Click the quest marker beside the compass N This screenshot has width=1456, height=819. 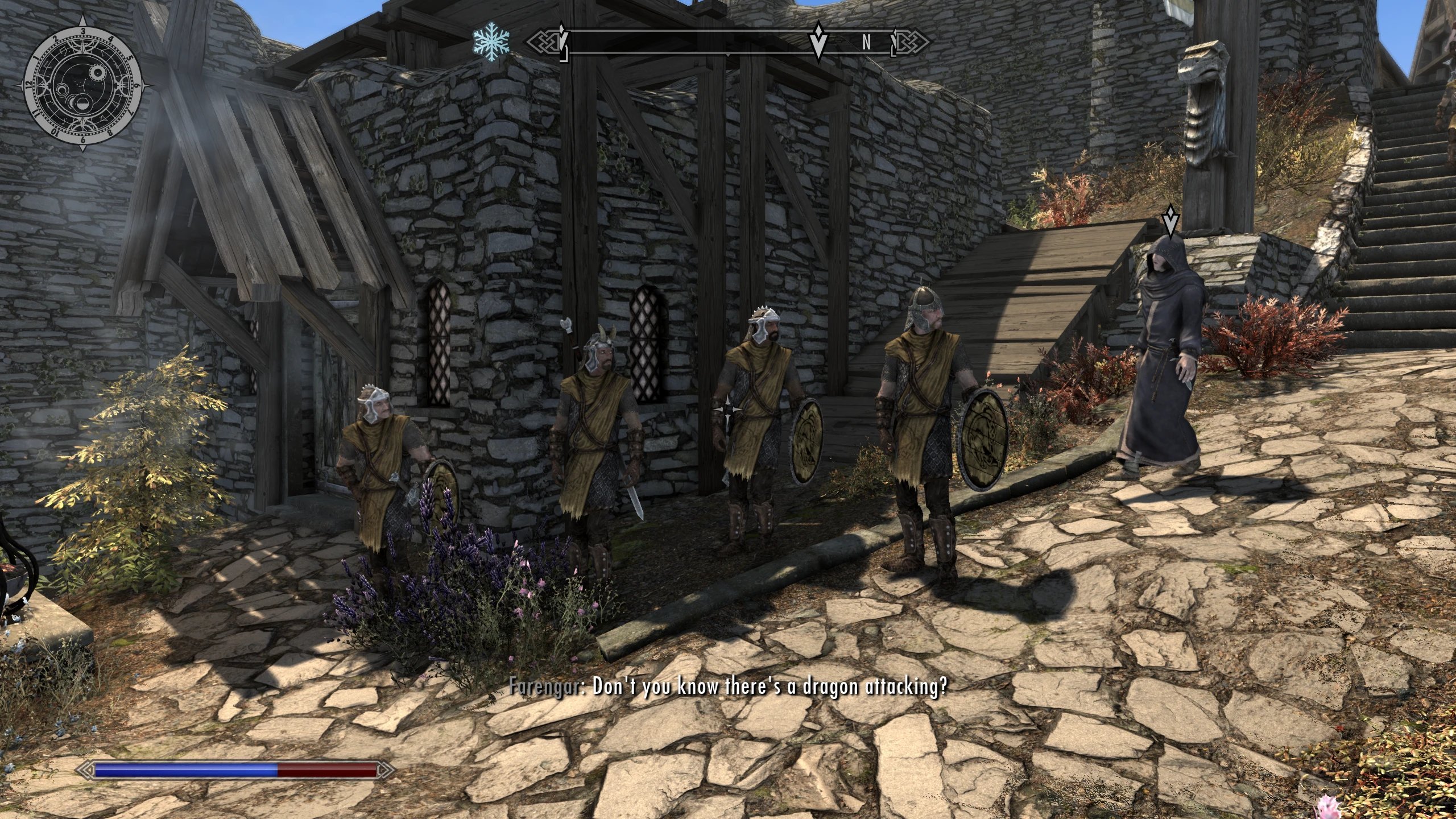pos(818,41)
